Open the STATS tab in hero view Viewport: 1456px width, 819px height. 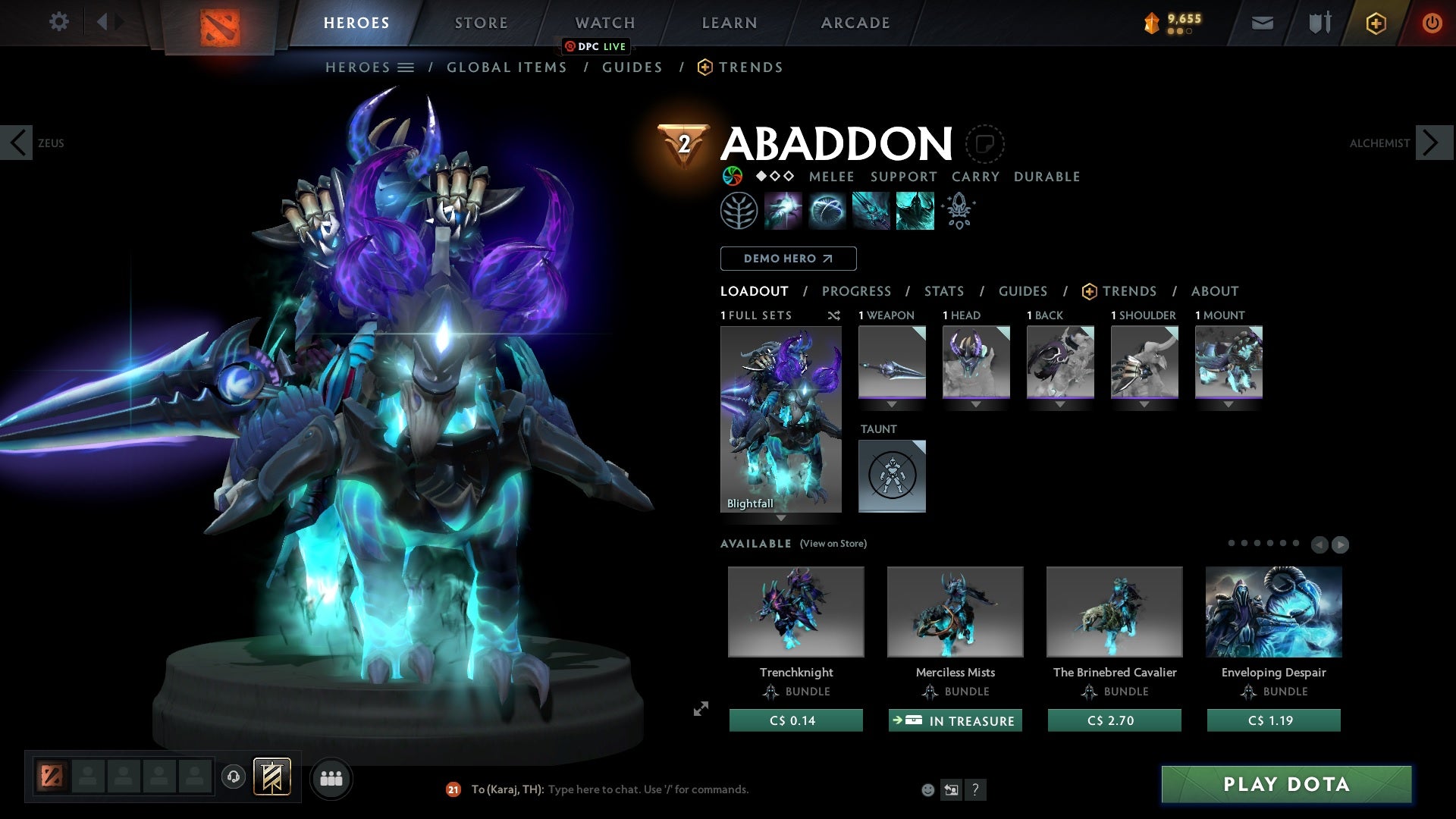944,291
